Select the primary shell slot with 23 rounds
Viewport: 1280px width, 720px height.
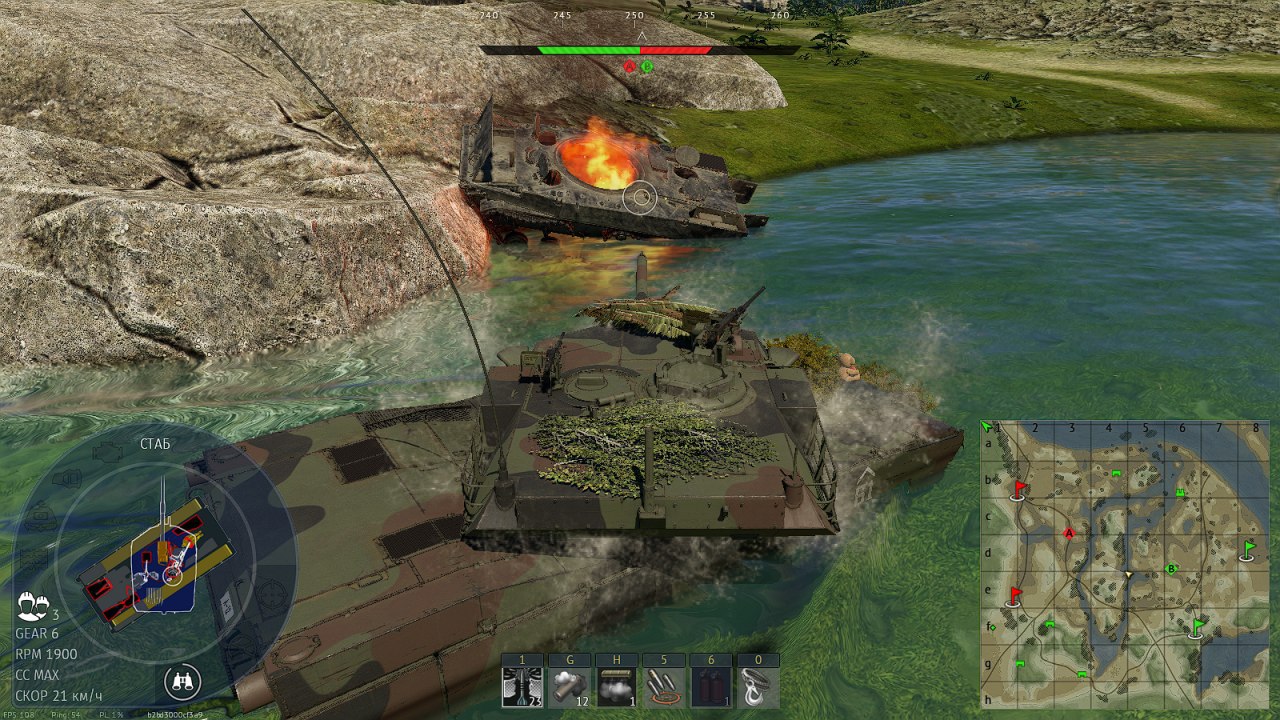pyautogui.click(x=522, y=688)
